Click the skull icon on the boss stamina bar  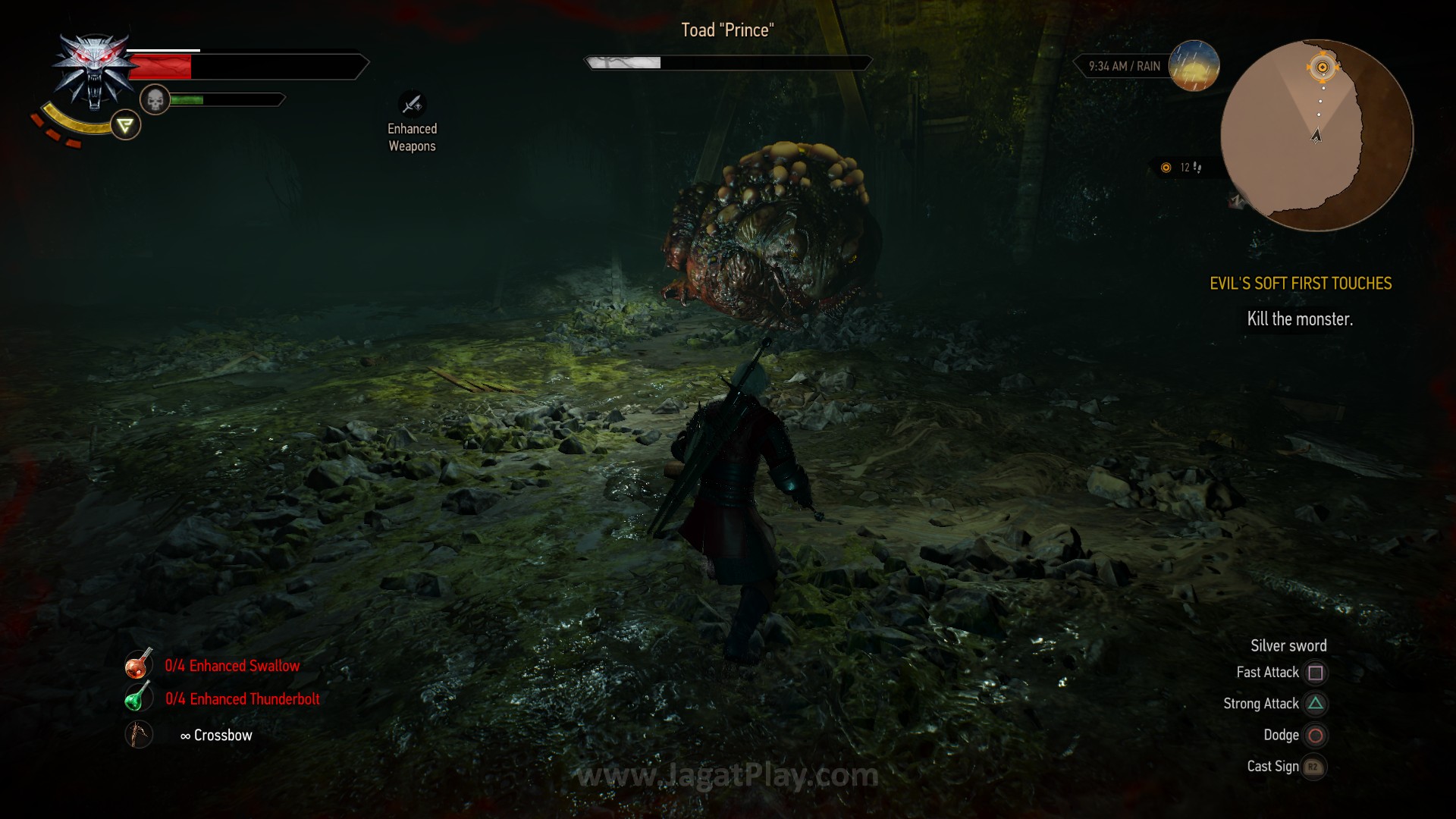pos(155,99)
